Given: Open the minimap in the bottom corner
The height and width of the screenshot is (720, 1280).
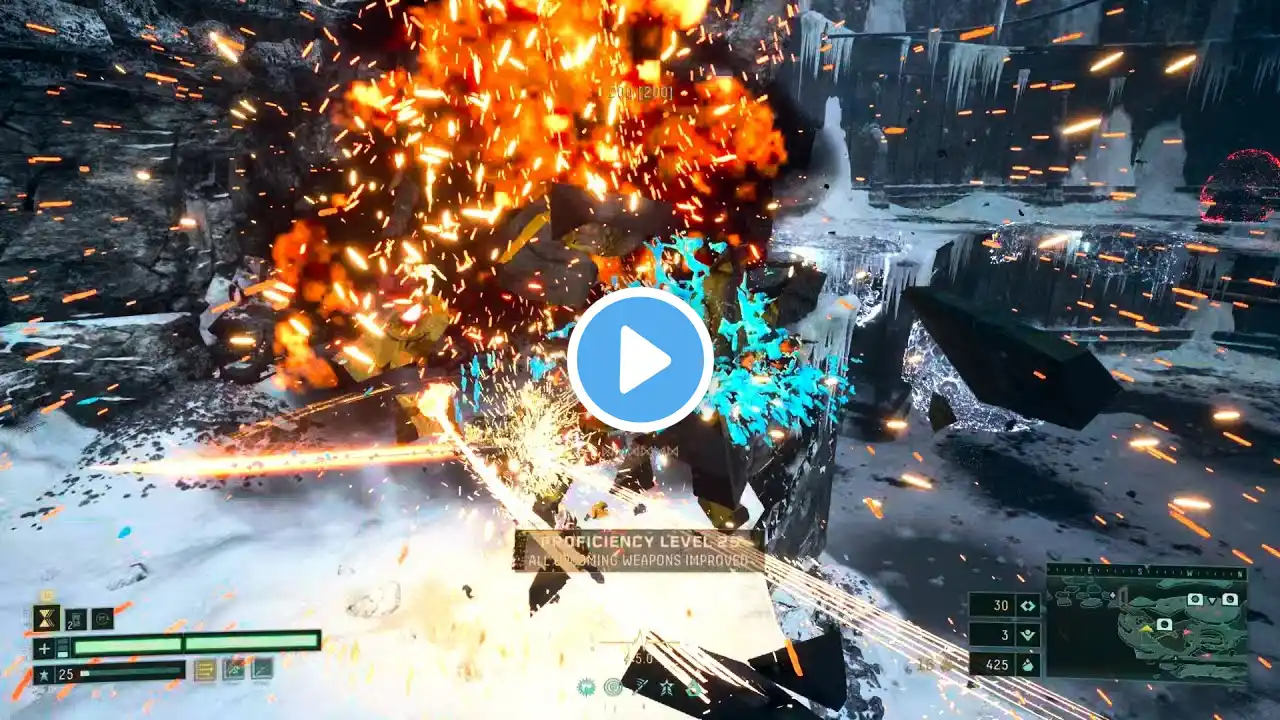Looking at the screenshot, I should tap(1146, 623).
